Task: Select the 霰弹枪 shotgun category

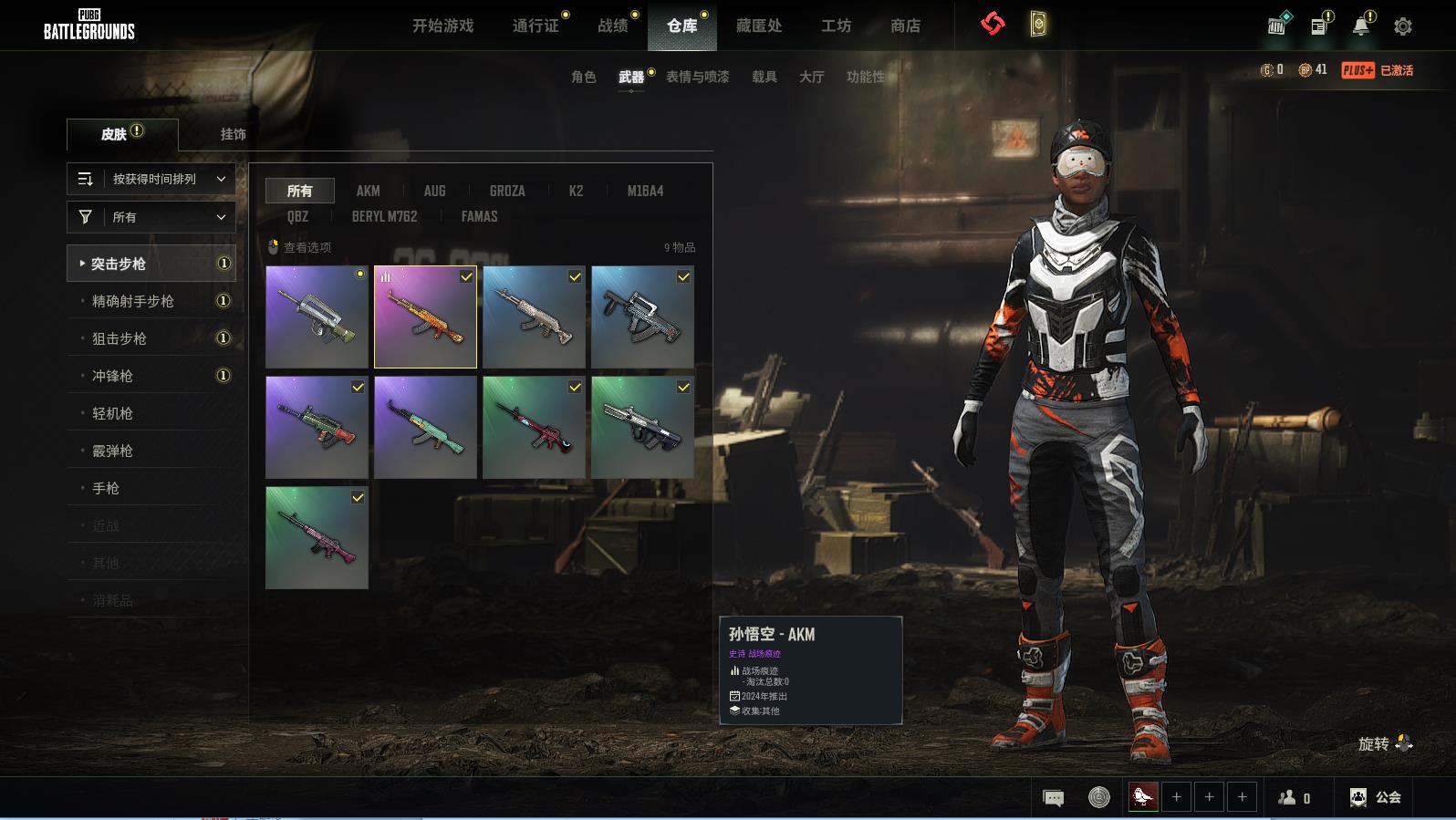Action: pyautogui.click(x=112, y=451)
